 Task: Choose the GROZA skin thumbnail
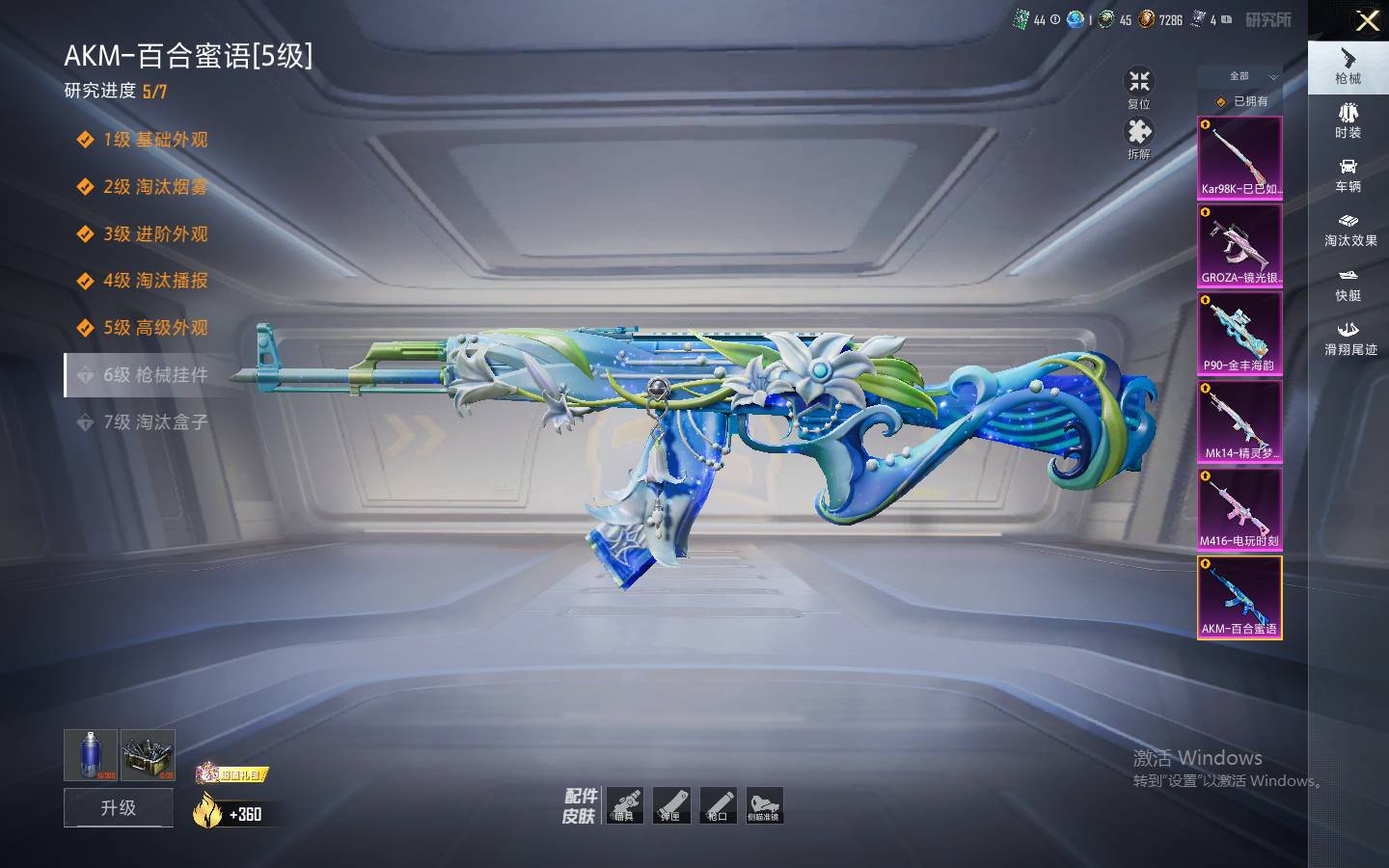pos(1239,246)
